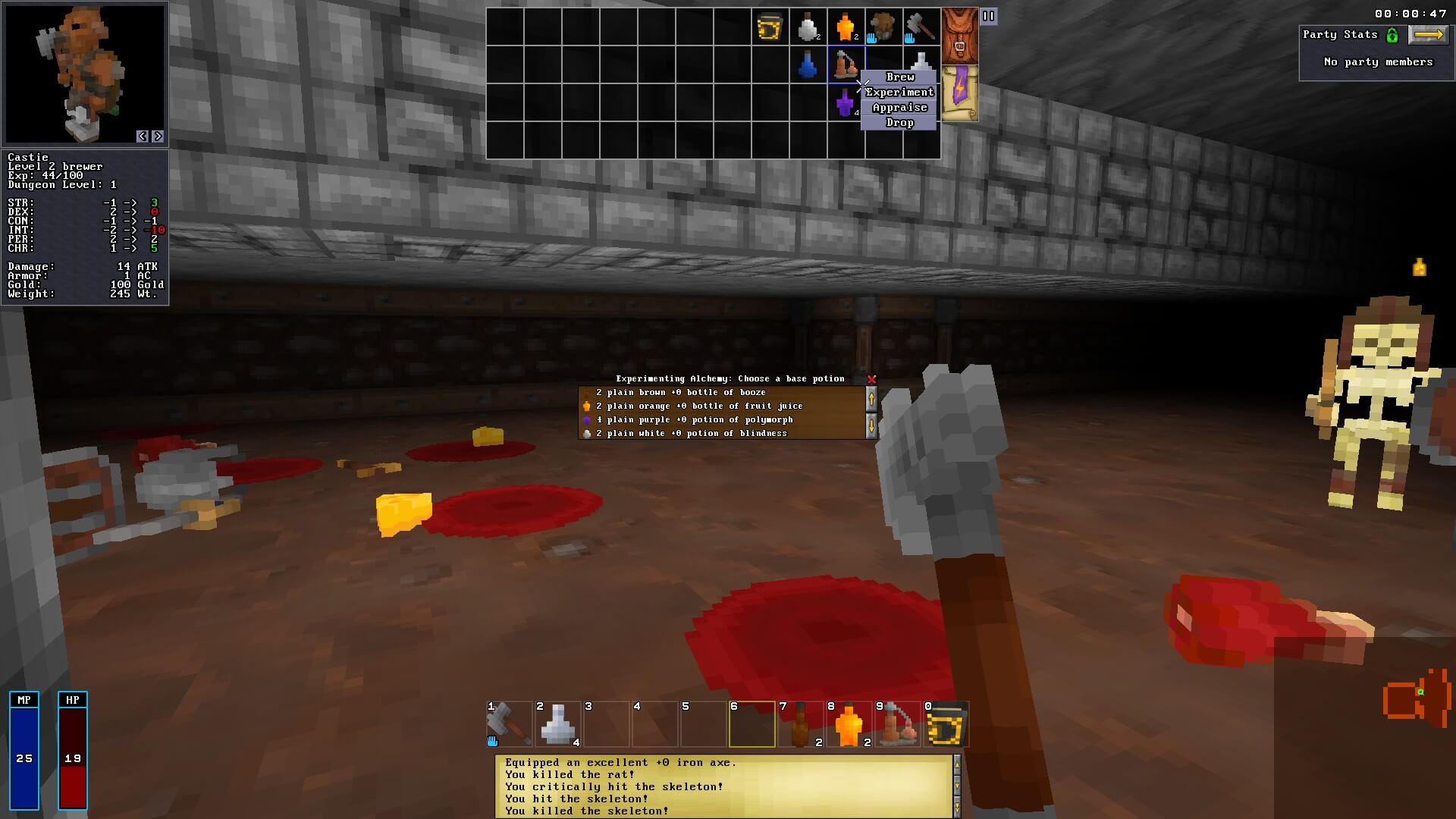
Task: Choose Appraise from the item context menu
Action: tap(900, 107)
